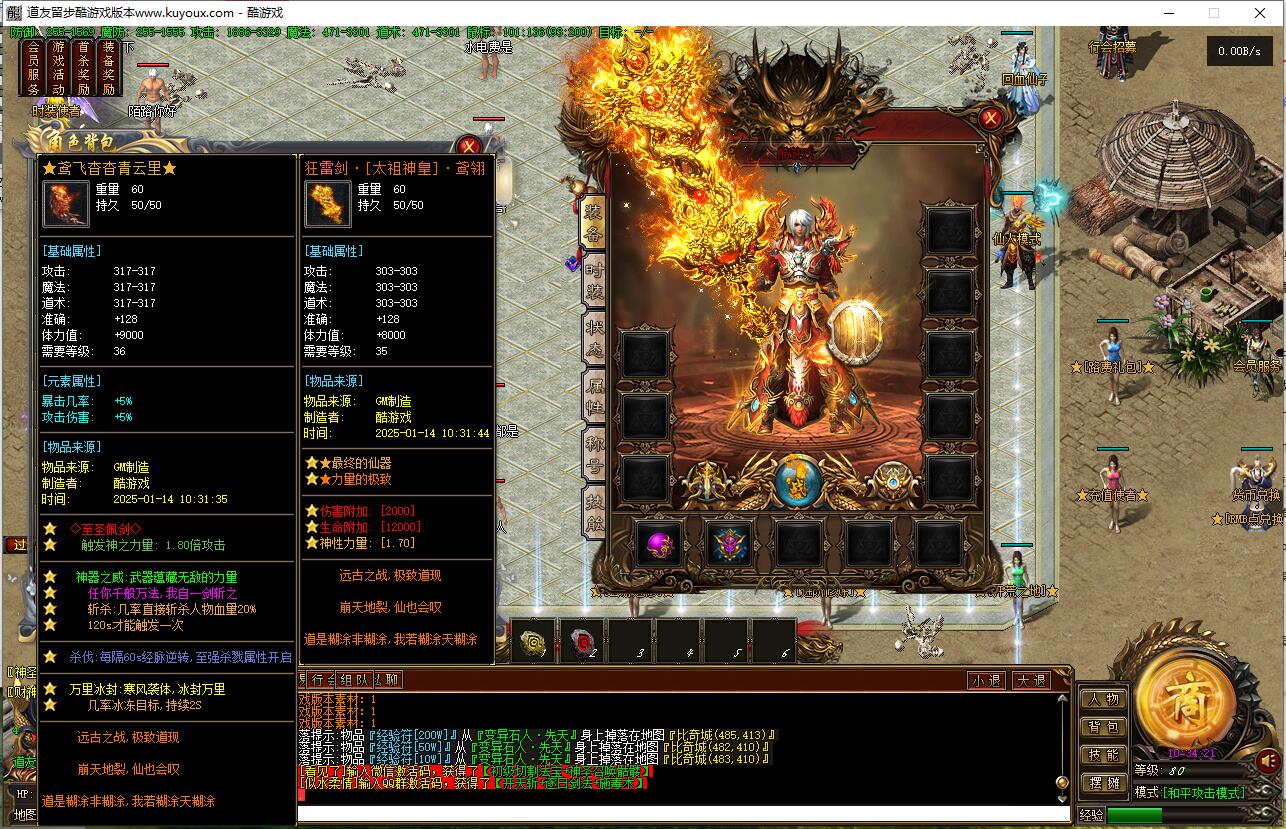Select the purple crest emblem equipment slot
The image size is (1286, 829).
(x=730, y=545)
